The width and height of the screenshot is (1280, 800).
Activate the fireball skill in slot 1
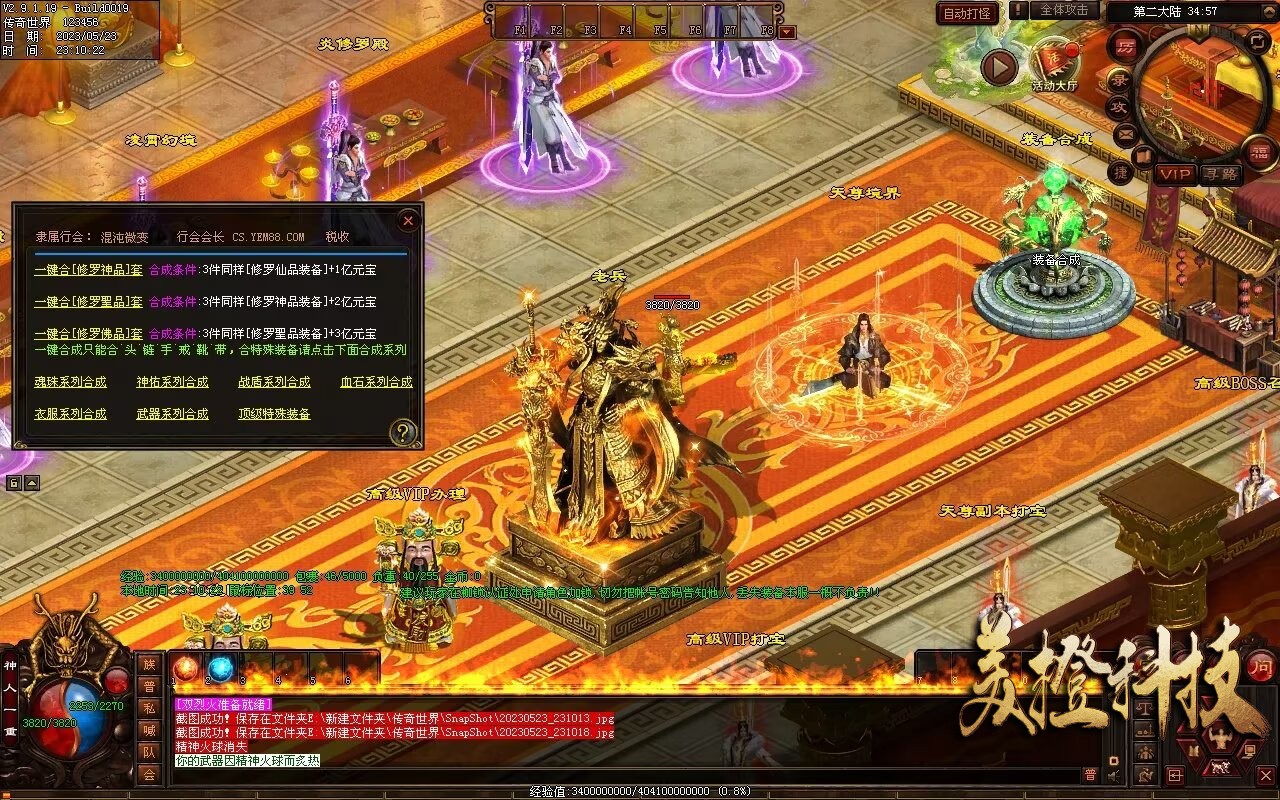[x=186, y=668]
